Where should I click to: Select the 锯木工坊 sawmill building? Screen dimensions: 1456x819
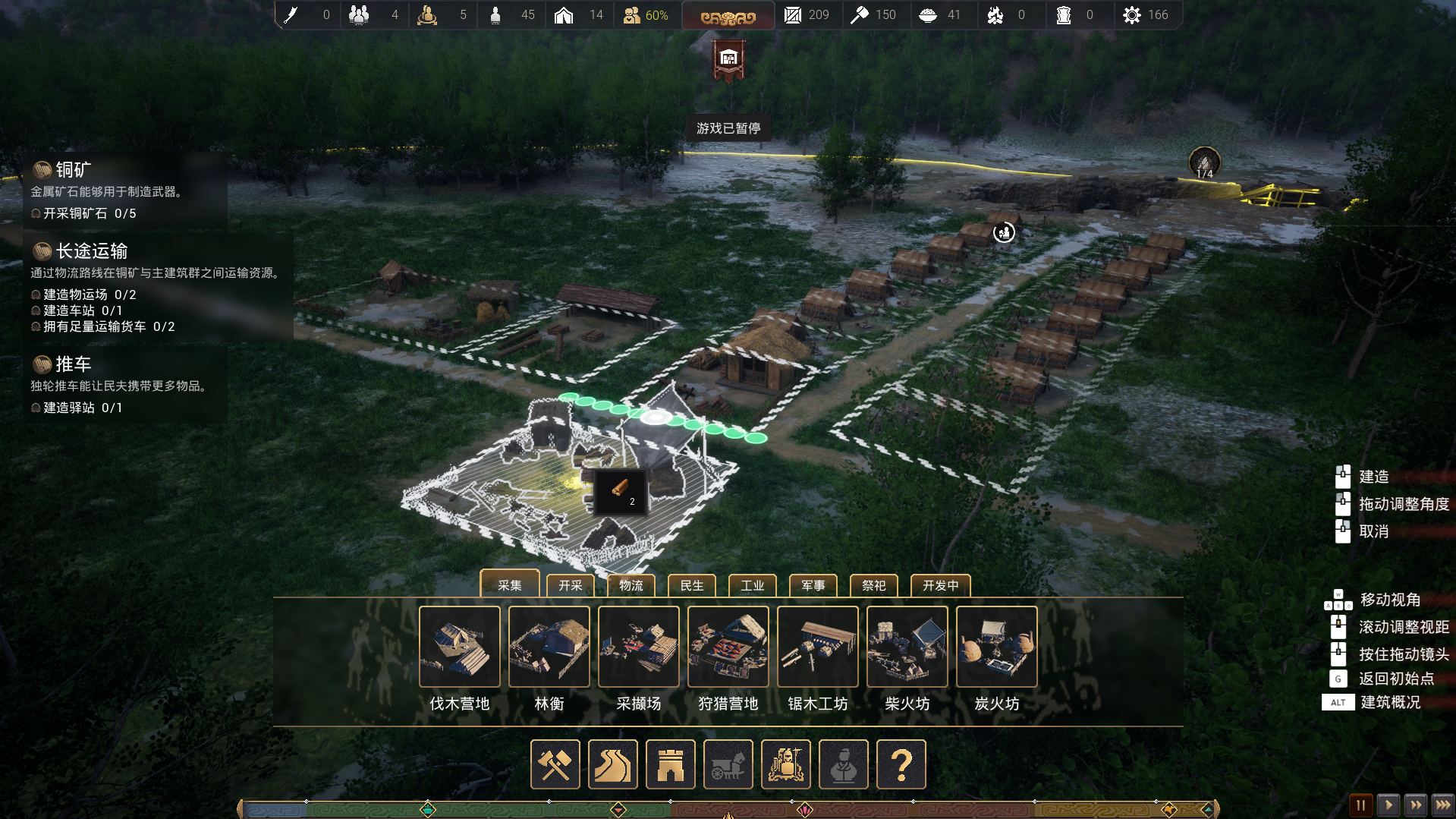tap(818, 647)
